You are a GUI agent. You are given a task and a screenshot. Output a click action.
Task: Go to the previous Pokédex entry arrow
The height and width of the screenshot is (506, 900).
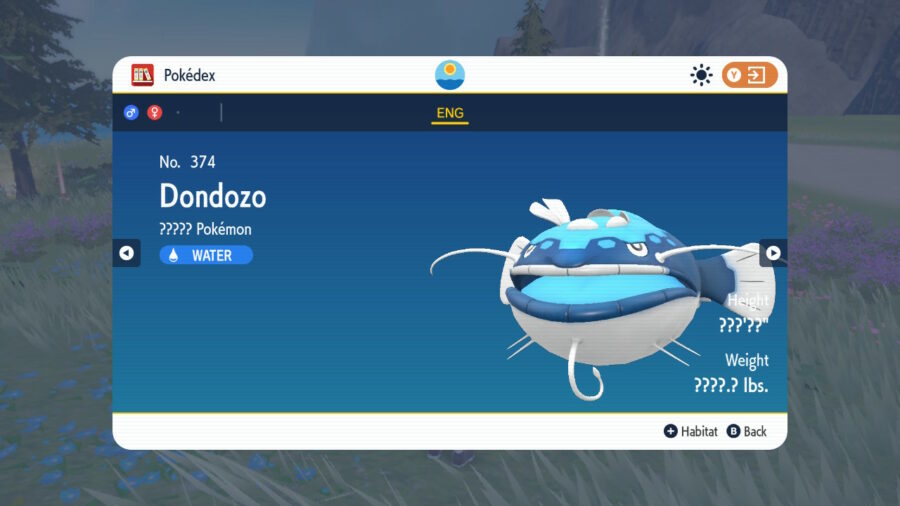(x=126, y=253)
